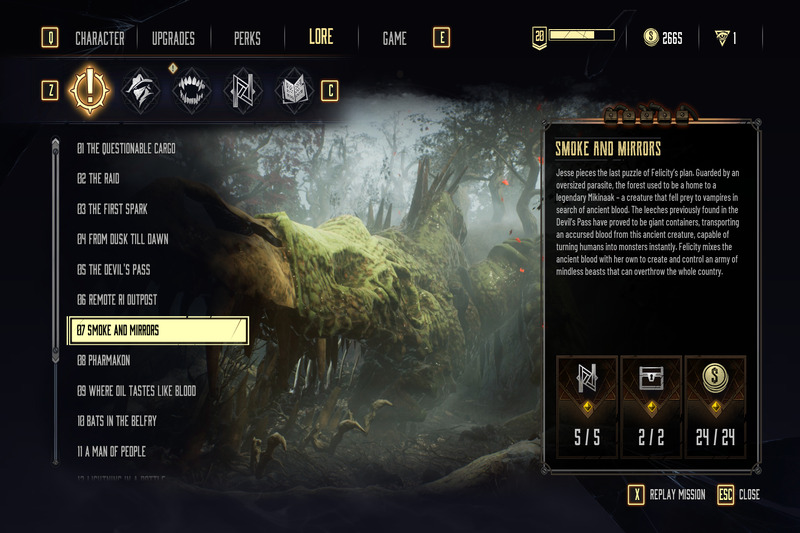Select mission 08 Pharmakon
The image size is (800, 533).
(x=104, y=360)
